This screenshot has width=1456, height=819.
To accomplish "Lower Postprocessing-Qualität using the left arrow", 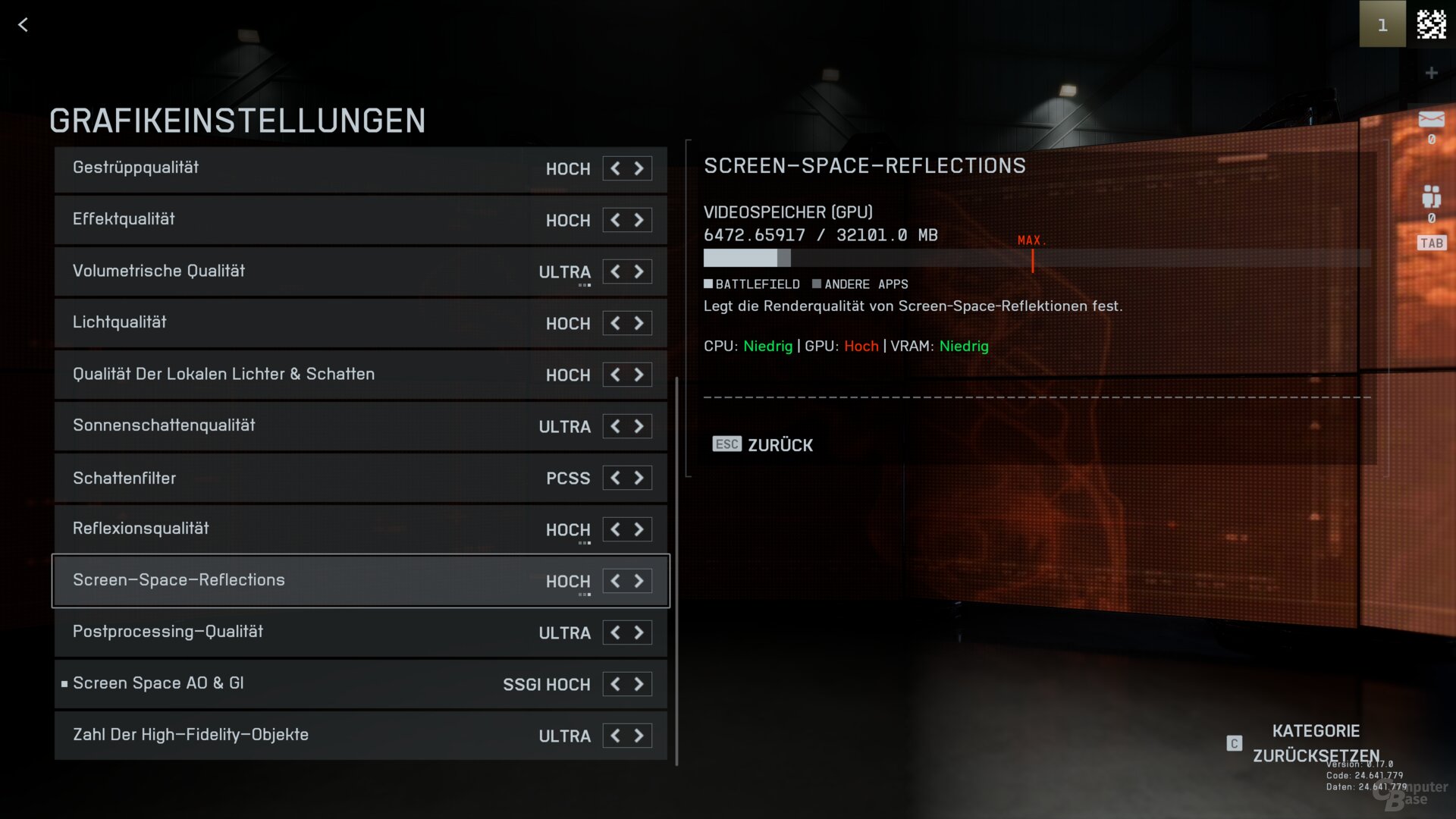I will (x=615, y=632).
